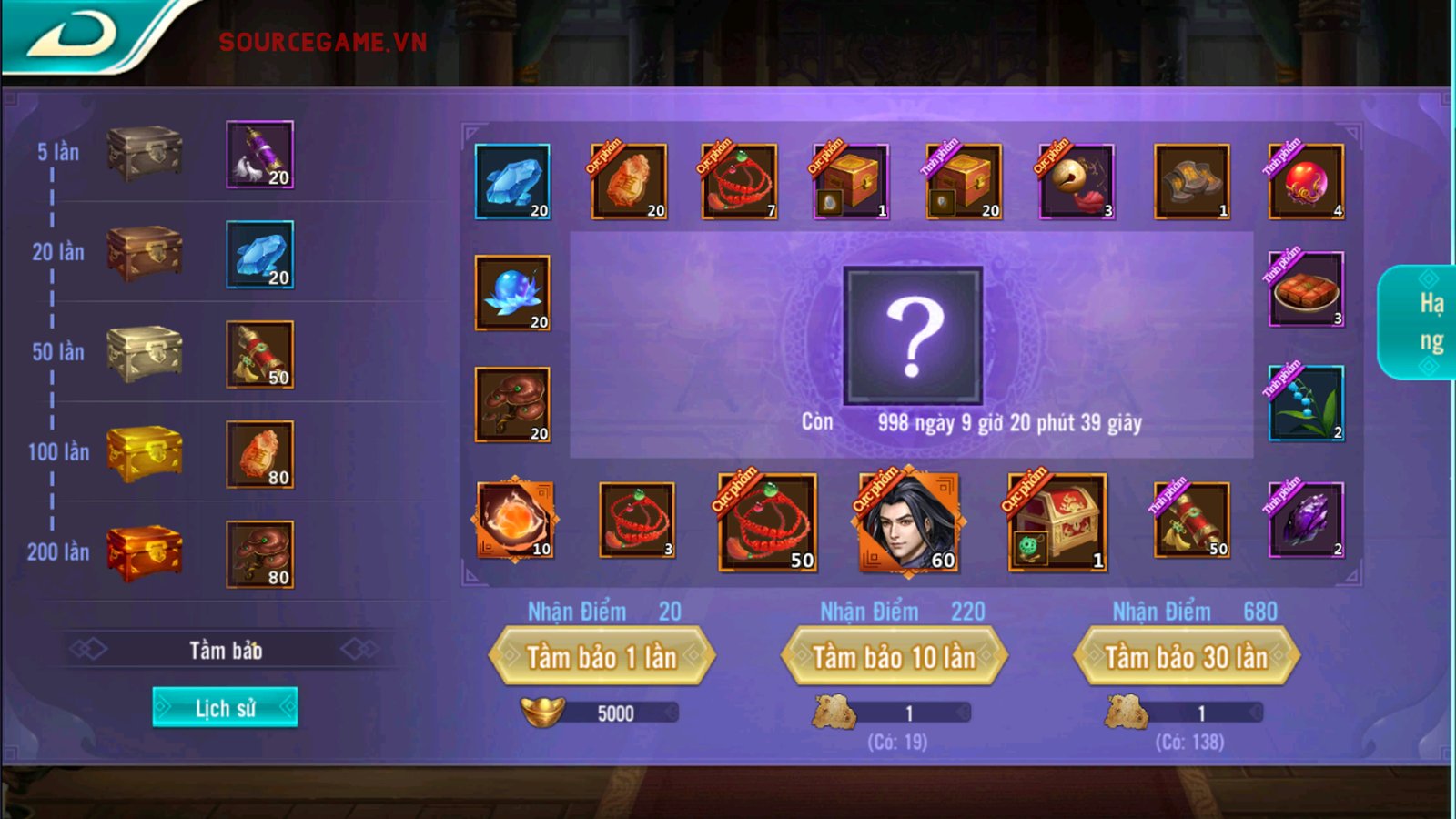Image resolution: width=1456 pixels, height=819 pixels.
Task: Activate Tầm bảo 30 lần
Action: pyautogui.click(x=1186, y=656)
